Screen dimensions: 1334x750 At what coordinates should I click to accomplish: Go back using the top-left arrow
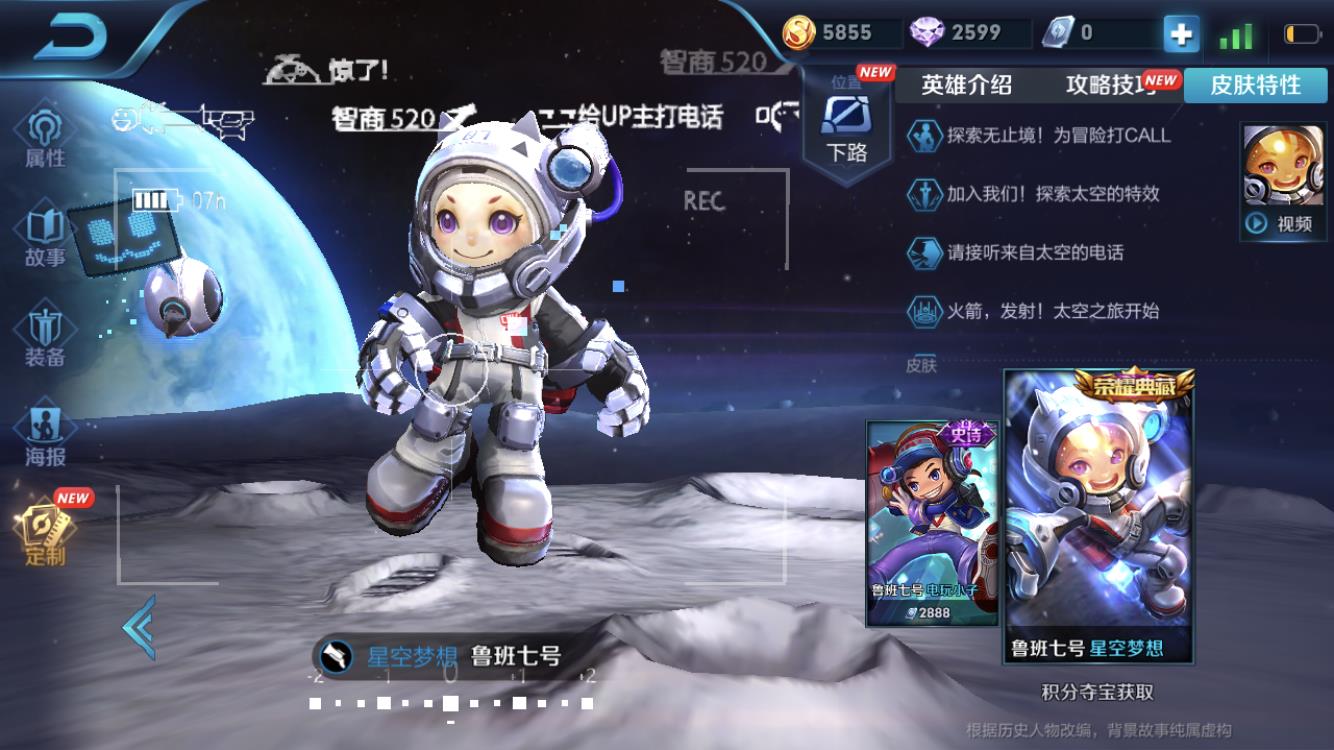(x=70, y=38)
